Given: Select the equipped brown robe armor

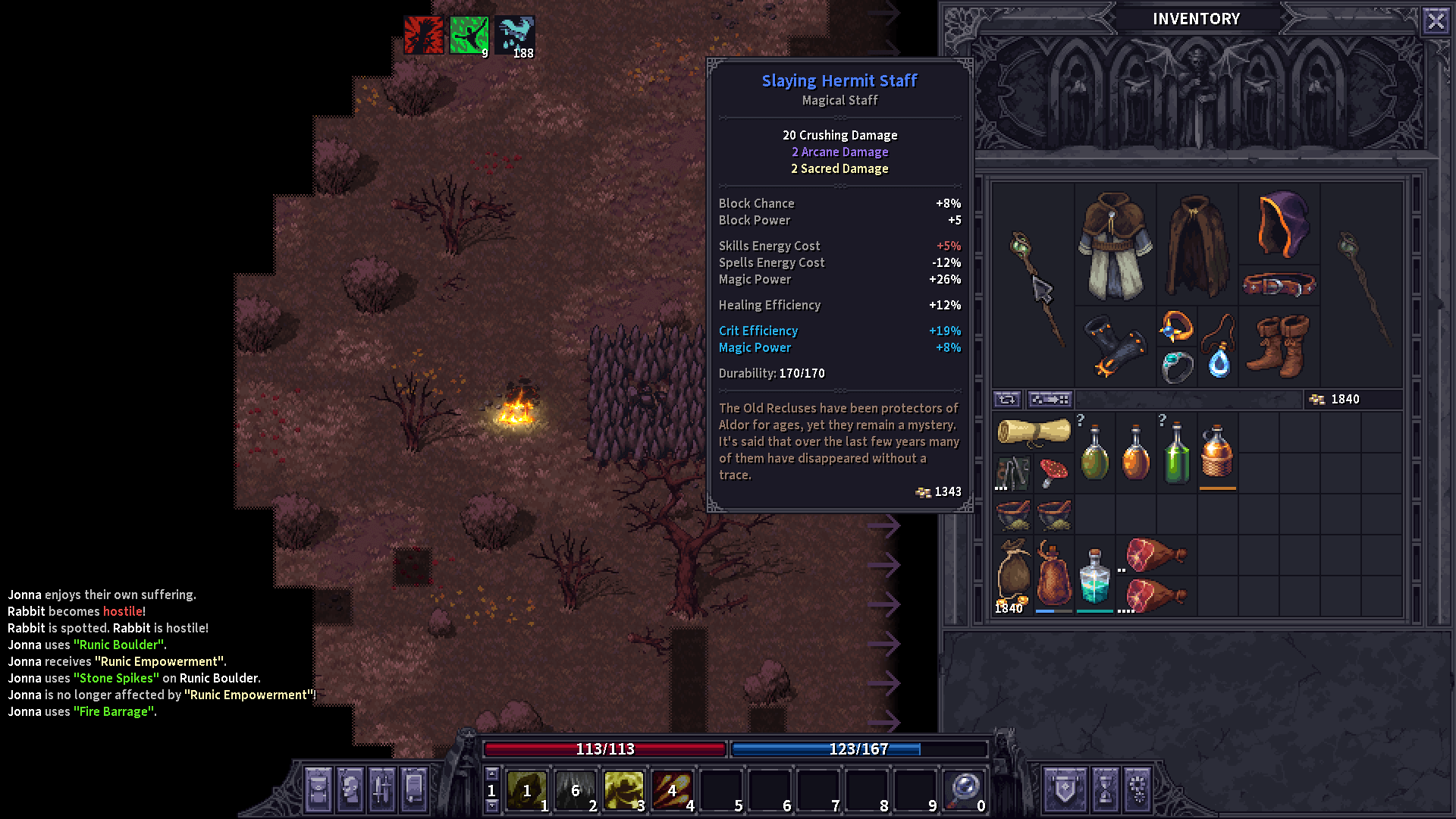Looking at the screenshot, I should pyautogui.click(x=1115, y=246).
